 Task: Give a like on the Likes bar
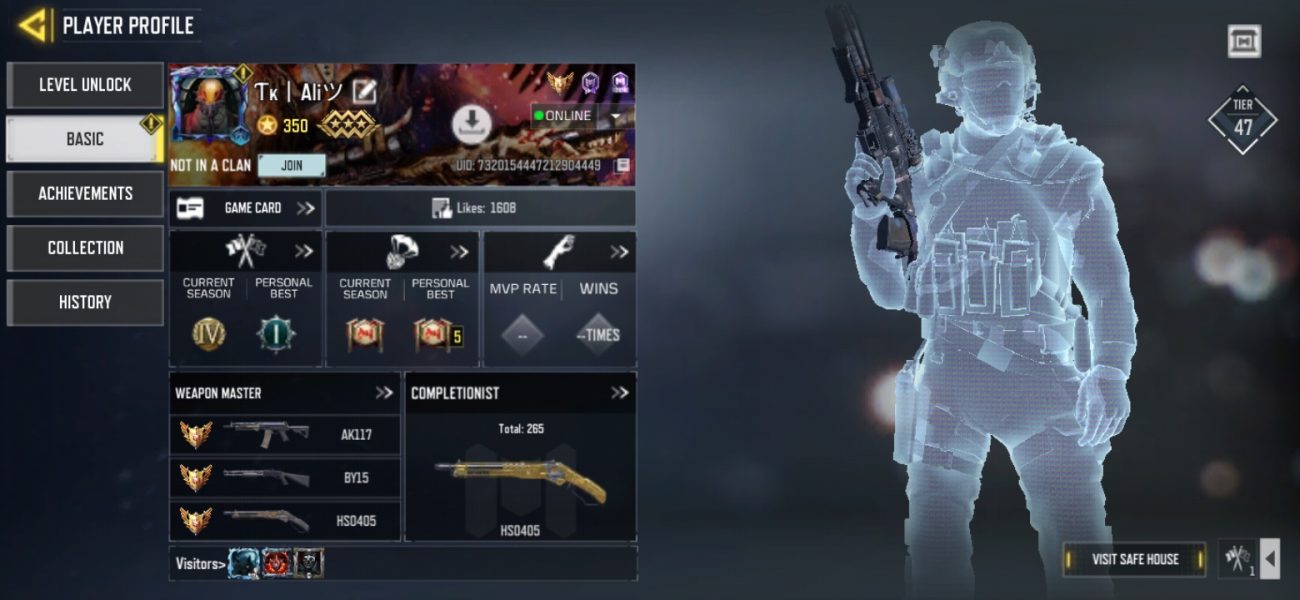[480, 208]
